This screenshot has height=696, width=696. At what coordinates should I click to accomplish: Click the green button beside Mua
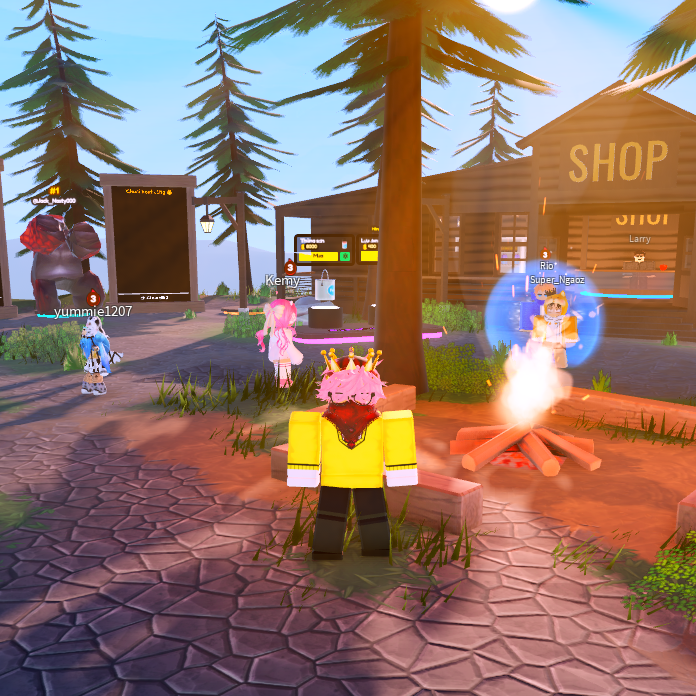click(x=345, y=256)
